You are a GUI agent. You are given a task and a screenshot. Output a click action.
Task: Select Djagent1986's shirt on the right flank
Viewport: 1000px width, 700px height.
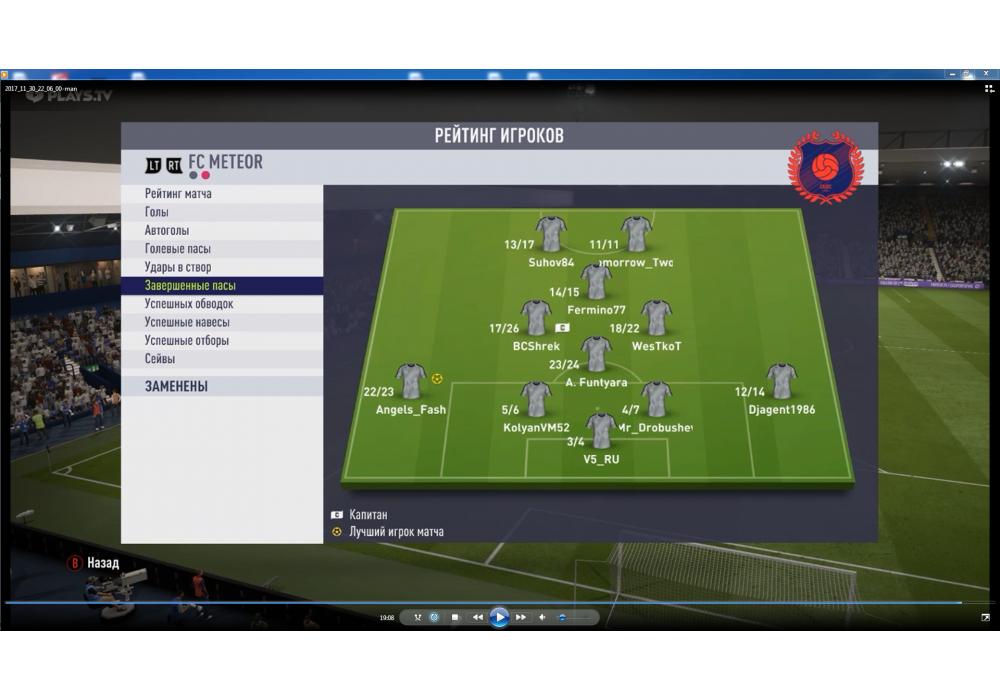point(781,380)
